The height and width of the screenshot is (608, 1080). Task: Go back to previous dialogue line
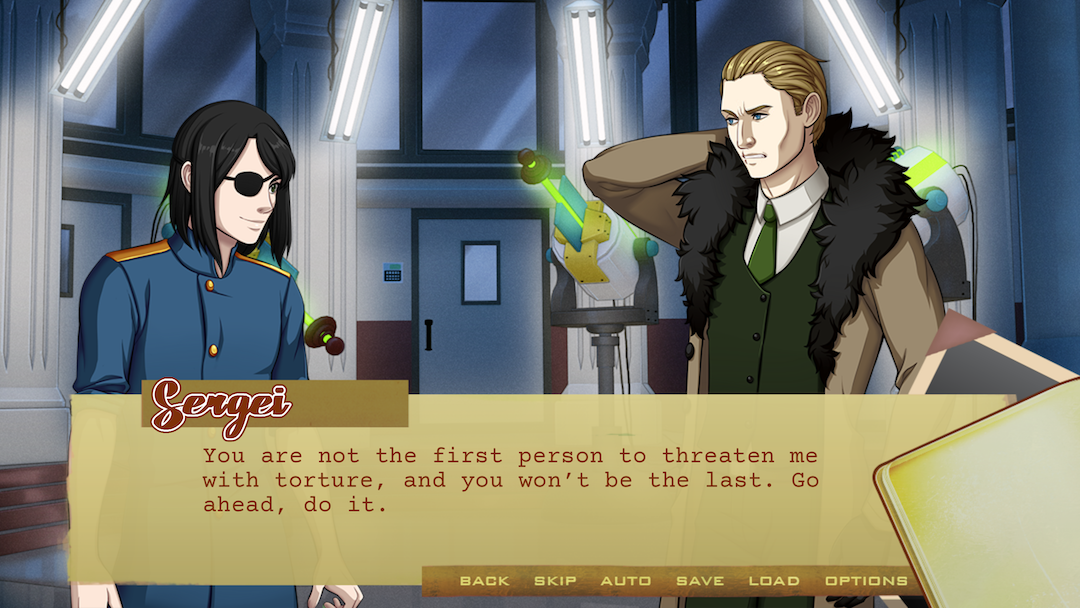484,581
